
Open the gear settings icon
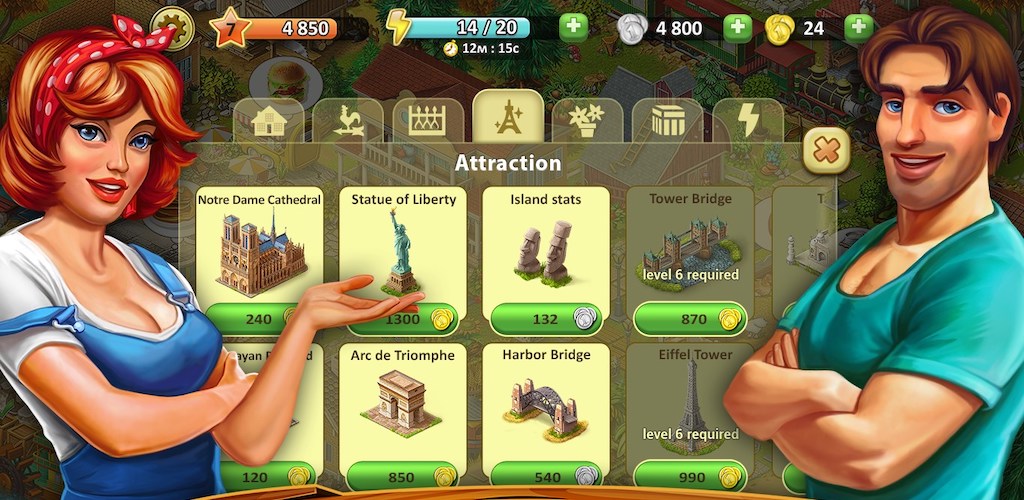pyautogui.click(x=172, y=29)
